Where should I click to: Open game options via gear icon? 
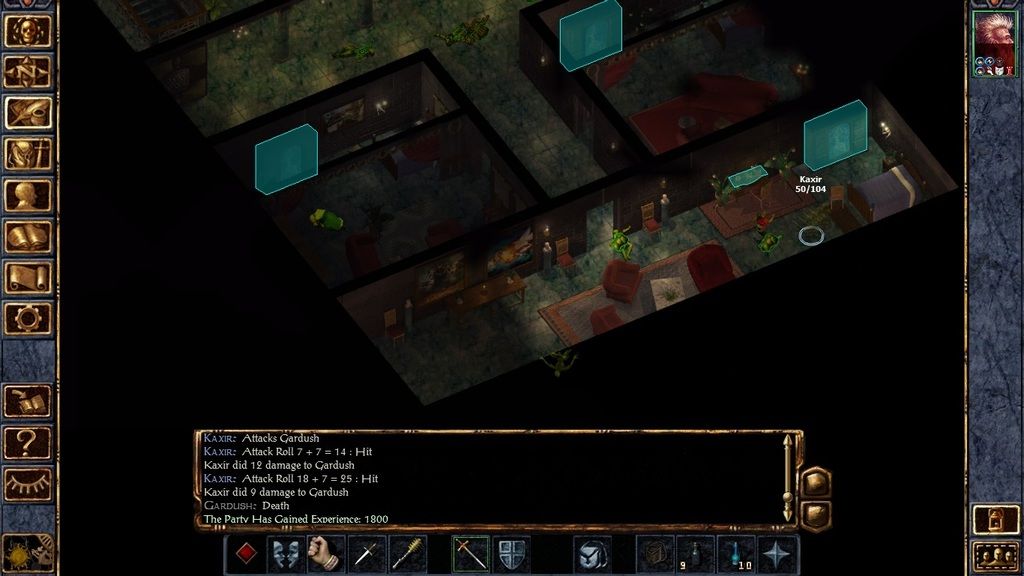pyautogui.click(x=28, y=318)
